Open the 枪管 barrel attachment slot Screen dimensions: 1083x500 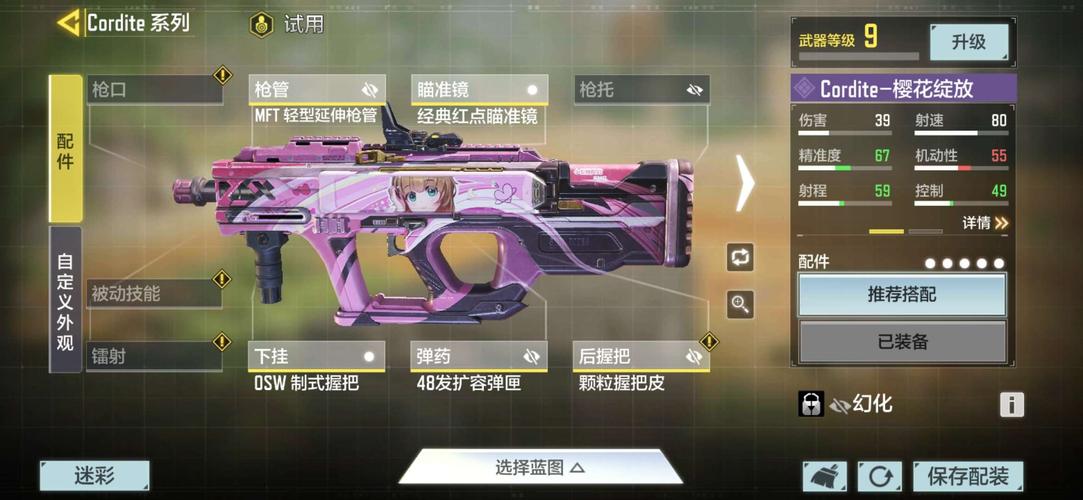click(316, 89)
